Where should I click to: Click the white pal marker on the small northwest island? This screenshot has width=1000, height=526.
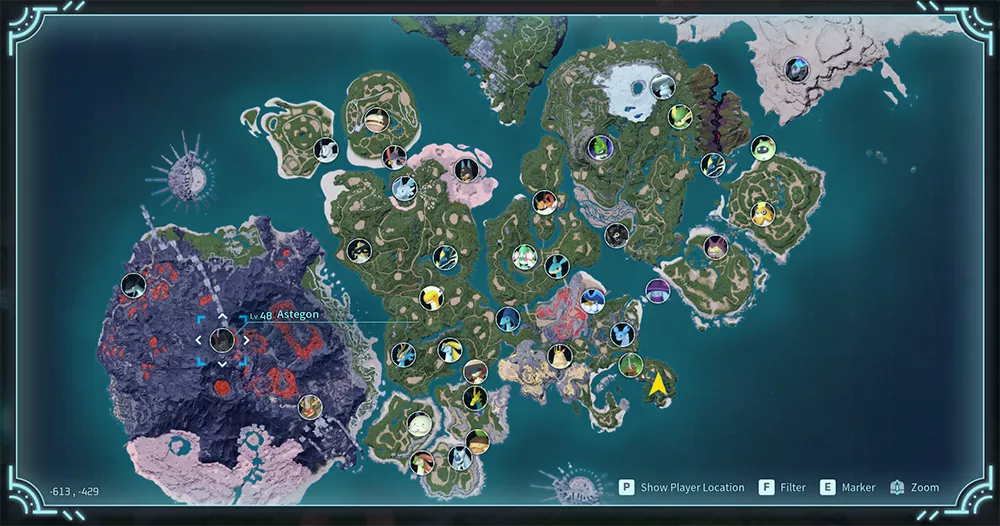pos(326,150)
